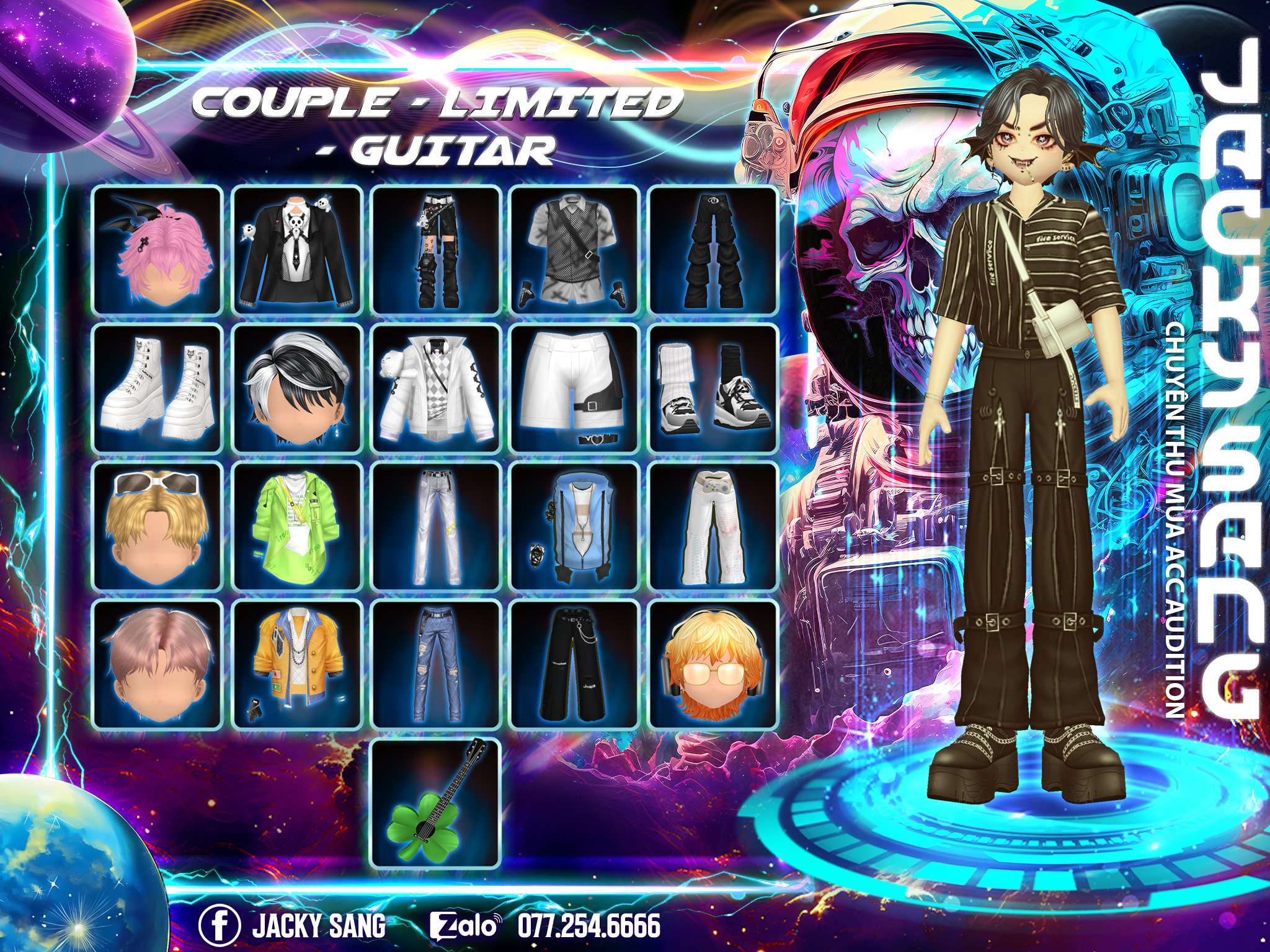Select the white platform boots

pyautogui.click(x=158, y=388)
